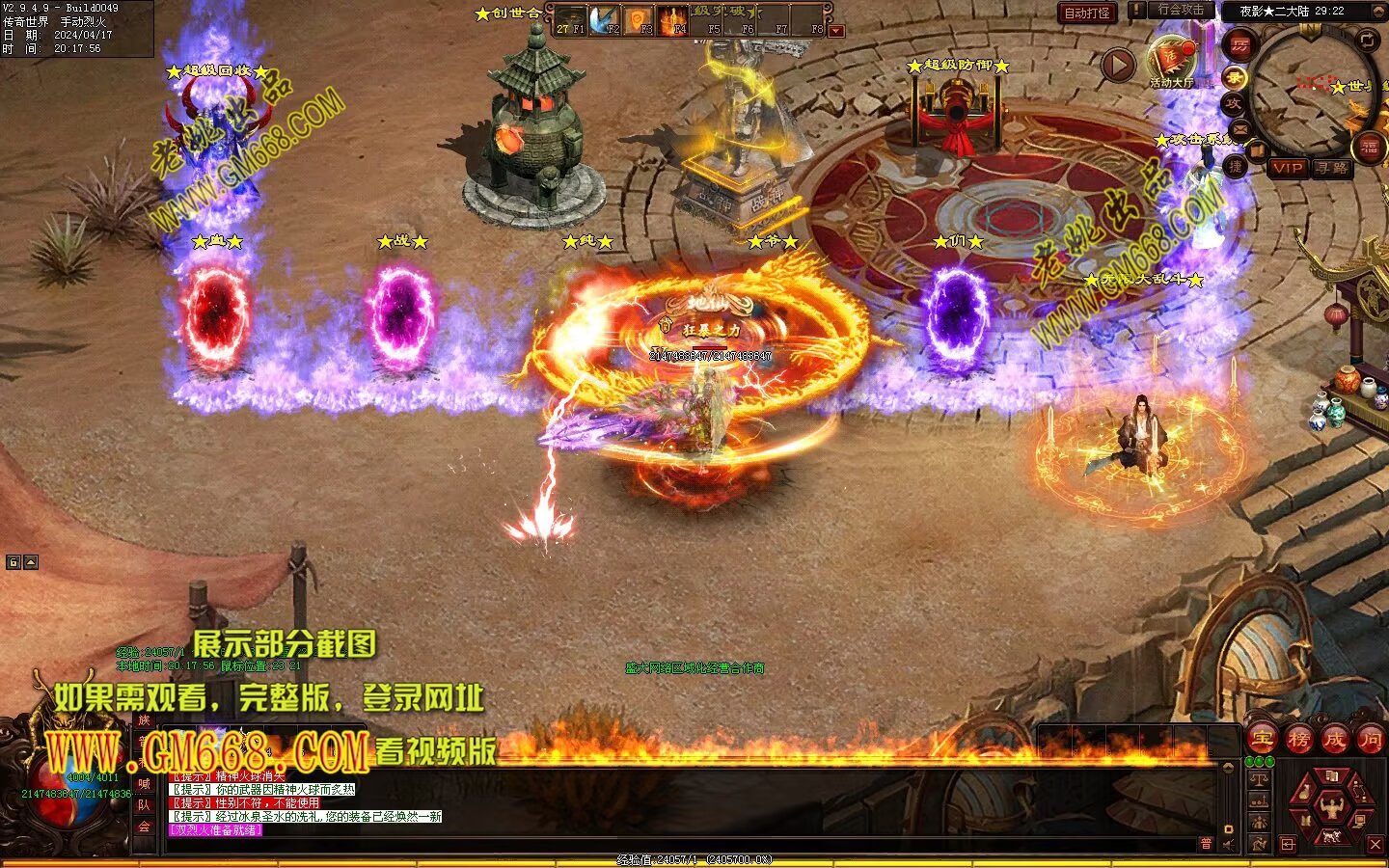Expand the skill bar red dropdown arrow
The image size is (1389, 868).
coord(836,31)
